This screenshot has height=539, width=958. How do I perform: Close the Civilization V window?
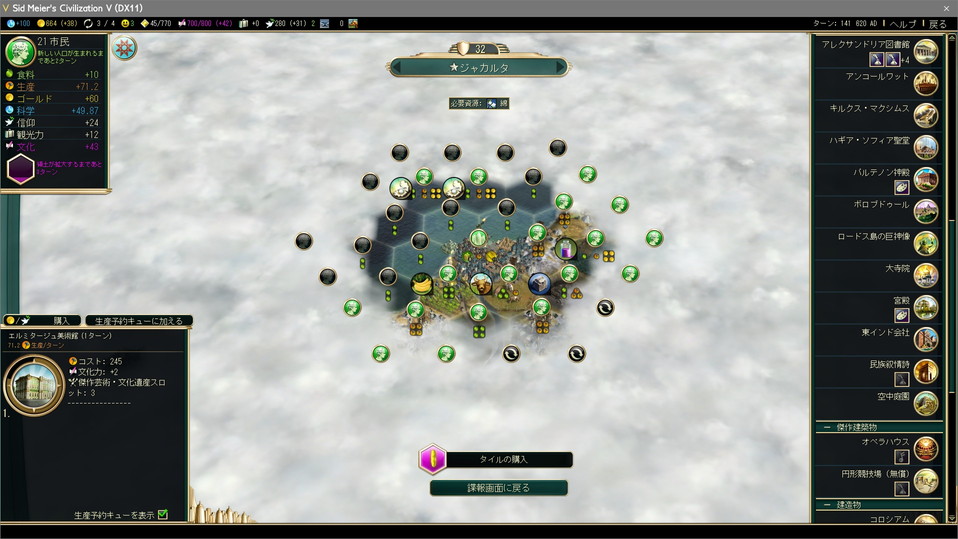coord(946,8)
